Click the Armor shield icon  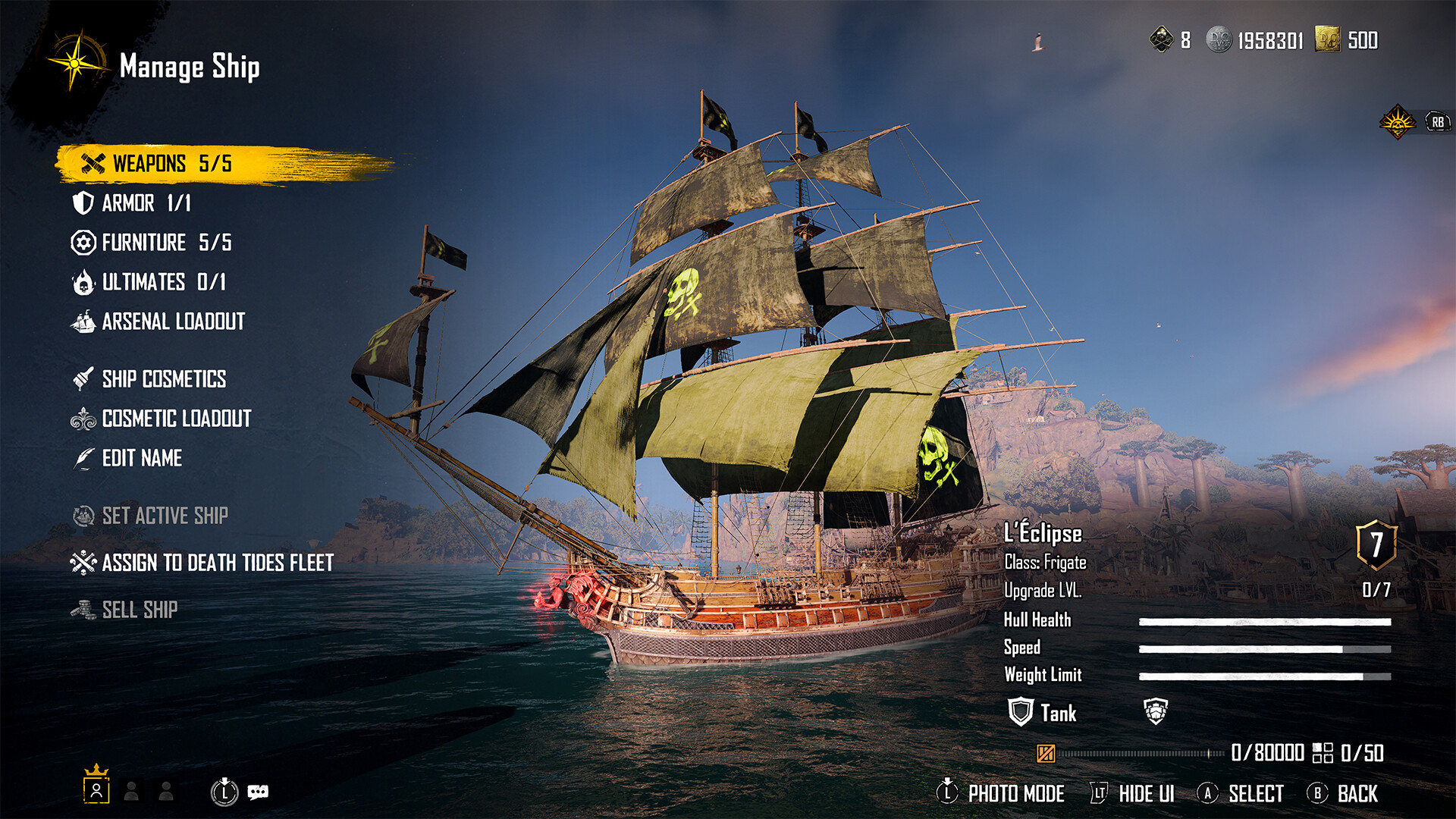(x=83, y=203)
